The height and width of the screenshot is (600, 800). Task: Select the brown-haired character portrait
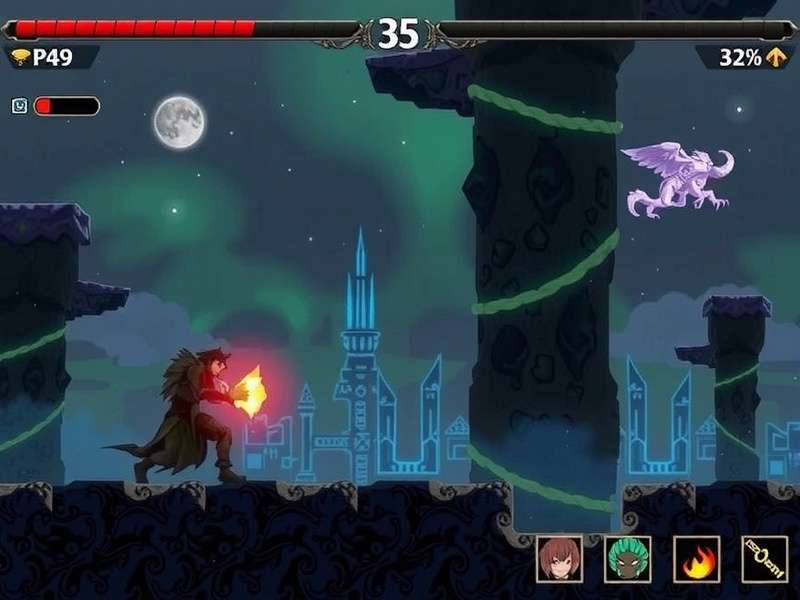coord(559,559)
